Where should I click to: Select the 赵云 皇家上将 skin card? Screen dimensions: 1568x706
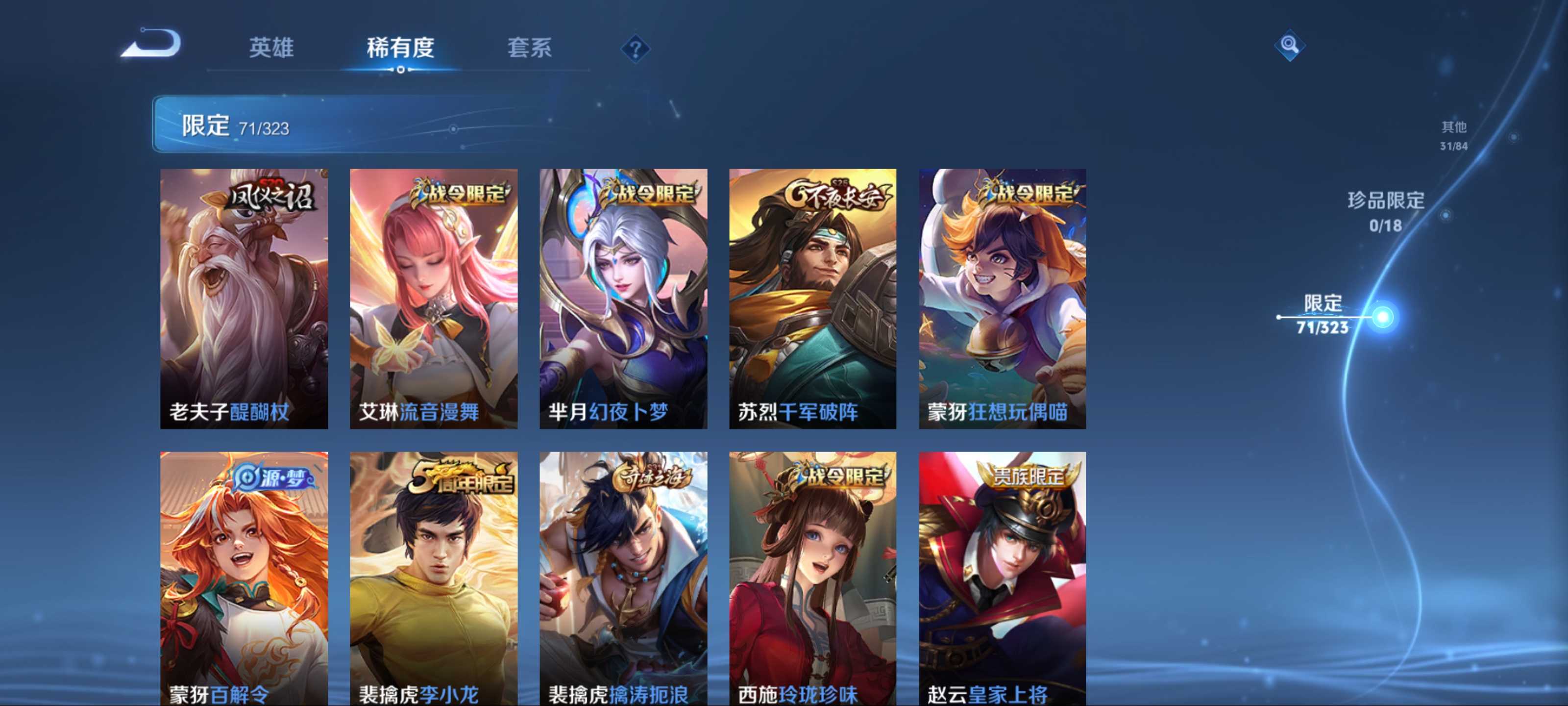coord(1002,579)
